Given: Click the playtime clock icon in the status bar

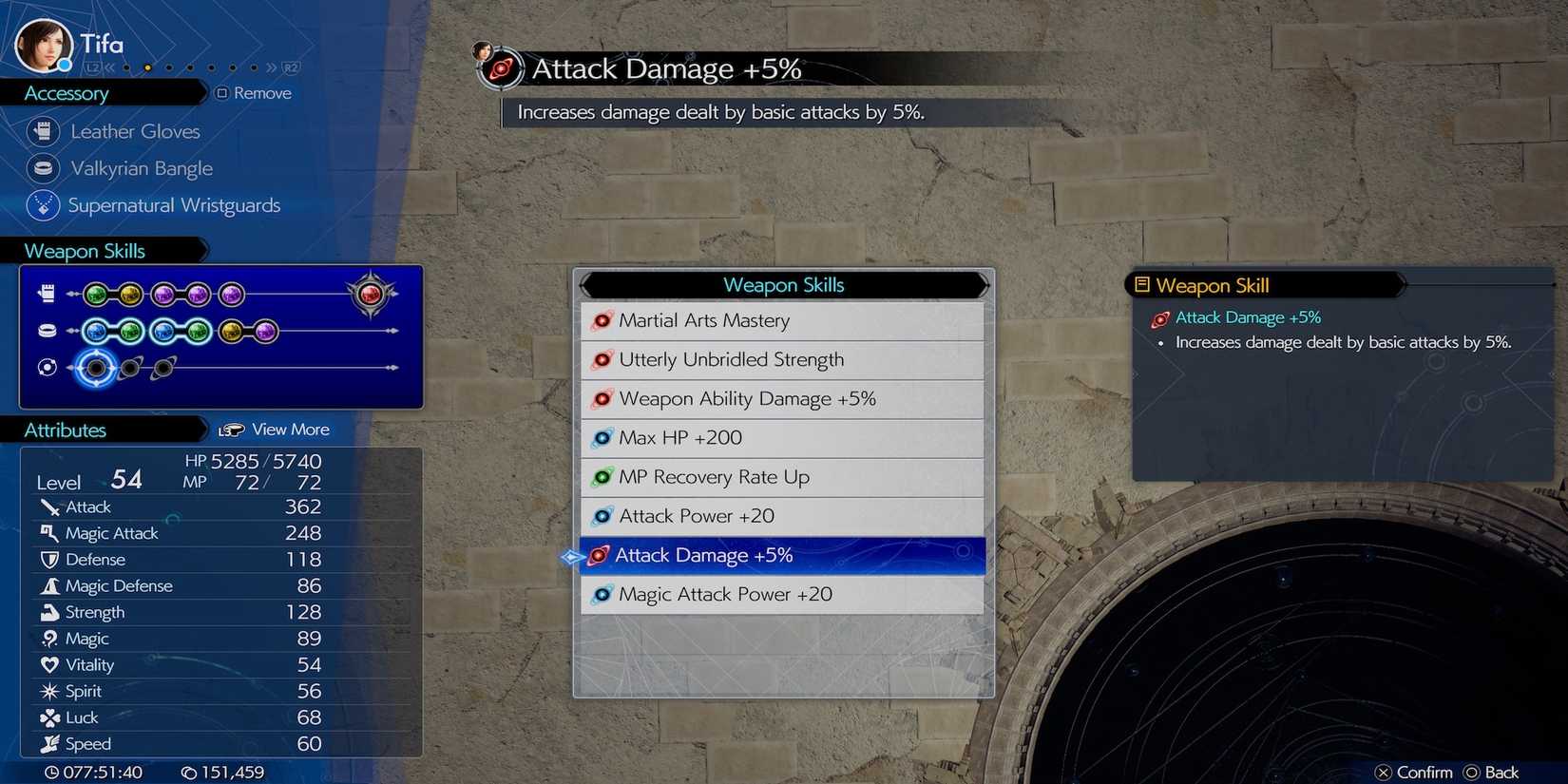Looking at the screenshot, I should click(51, 772).
